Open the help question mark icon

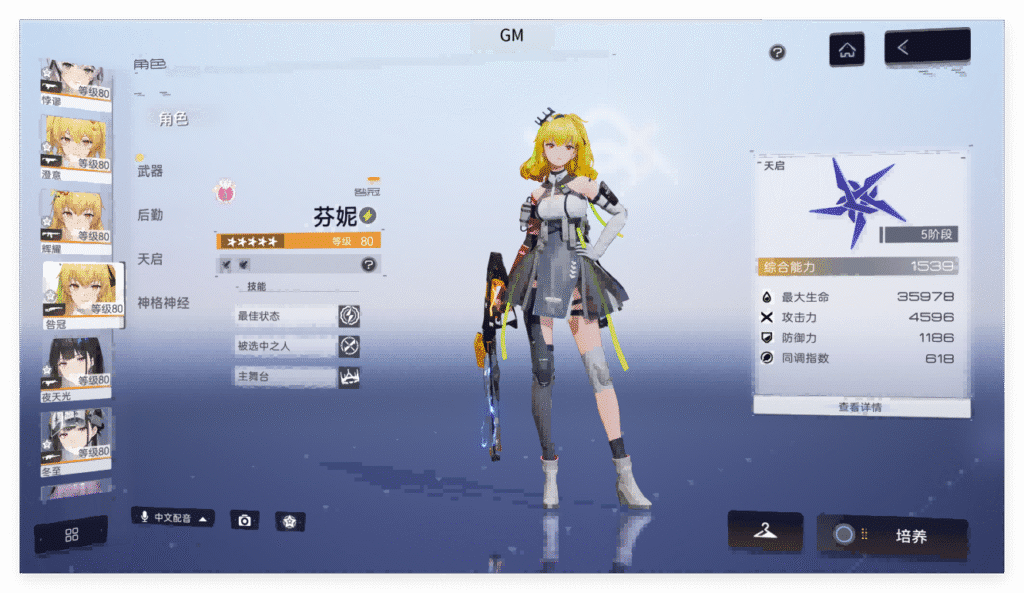(x=777, y=52)
